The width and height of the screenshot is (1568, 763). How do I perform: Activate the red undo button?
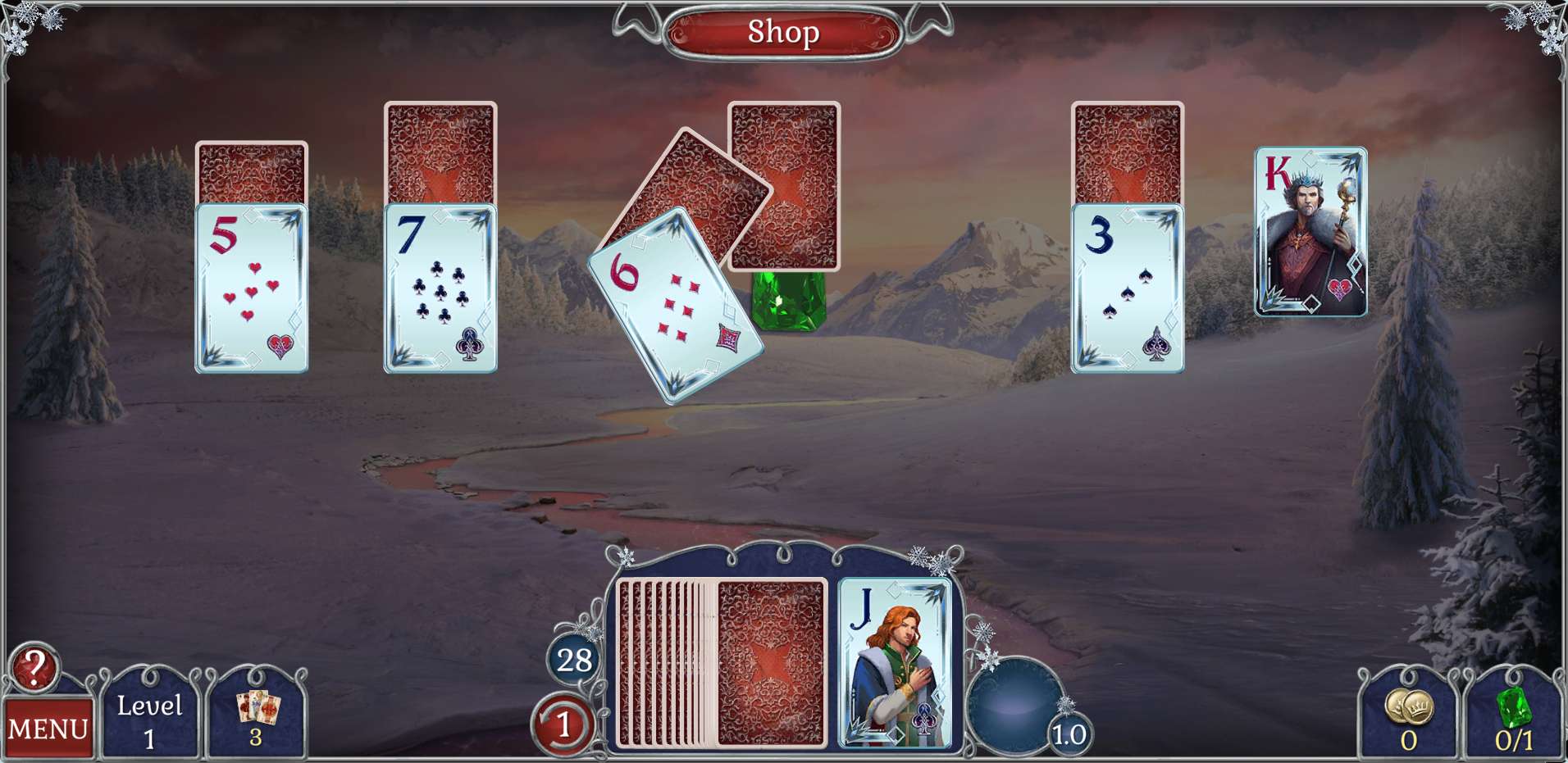[x=563, y=724]
